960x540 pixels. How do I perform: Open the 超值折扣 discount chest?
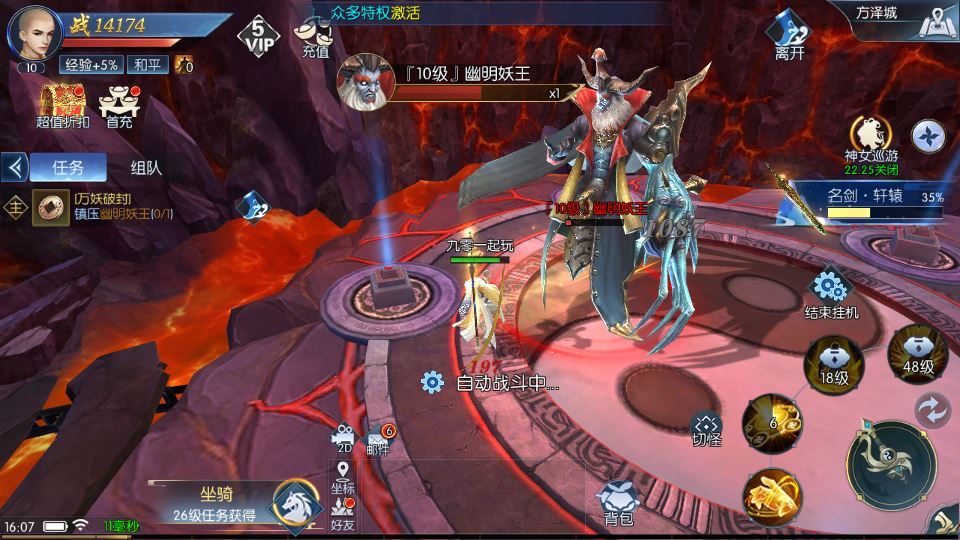[62, 106]
